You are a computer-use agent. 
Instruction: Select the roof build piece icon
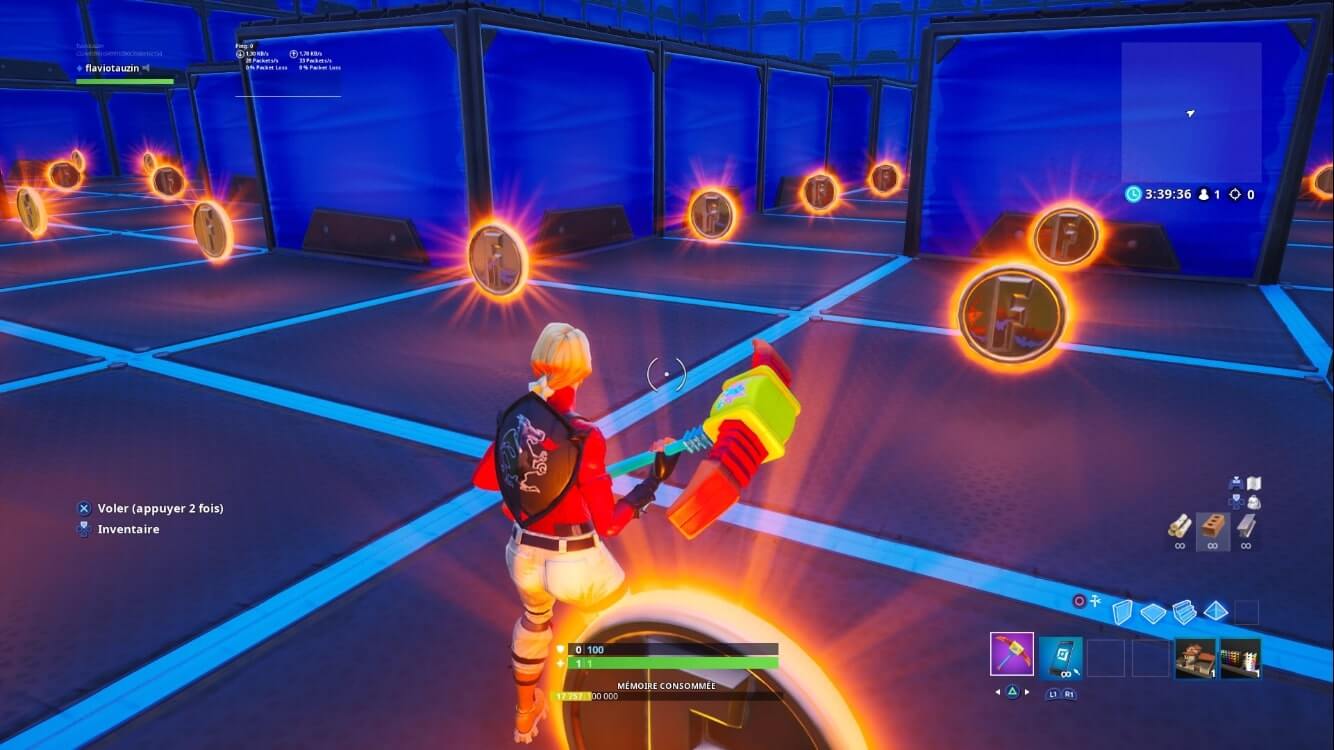point(1215,611)
